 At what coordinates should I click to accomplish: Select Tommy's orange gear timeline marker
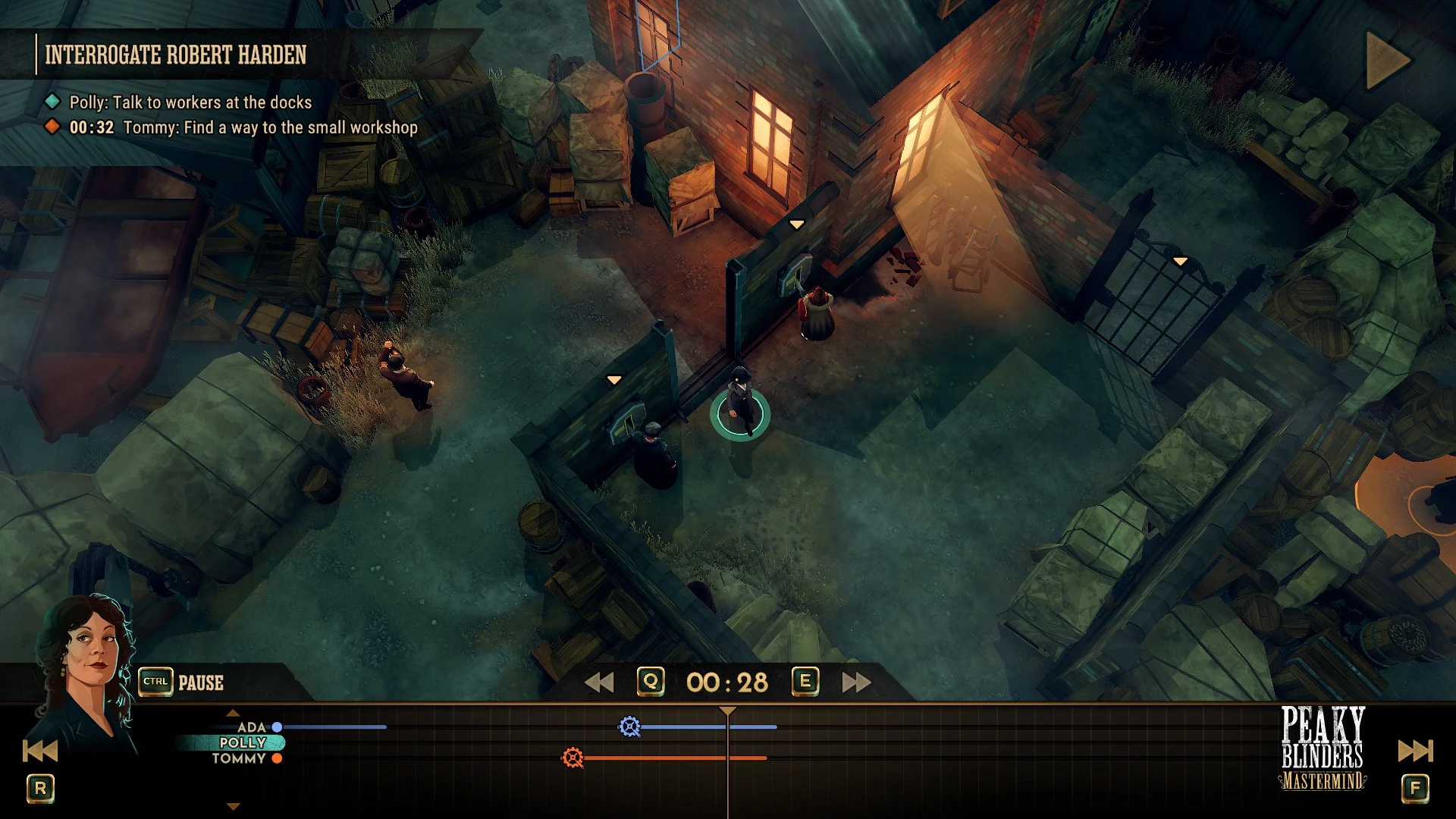point(573,758)
